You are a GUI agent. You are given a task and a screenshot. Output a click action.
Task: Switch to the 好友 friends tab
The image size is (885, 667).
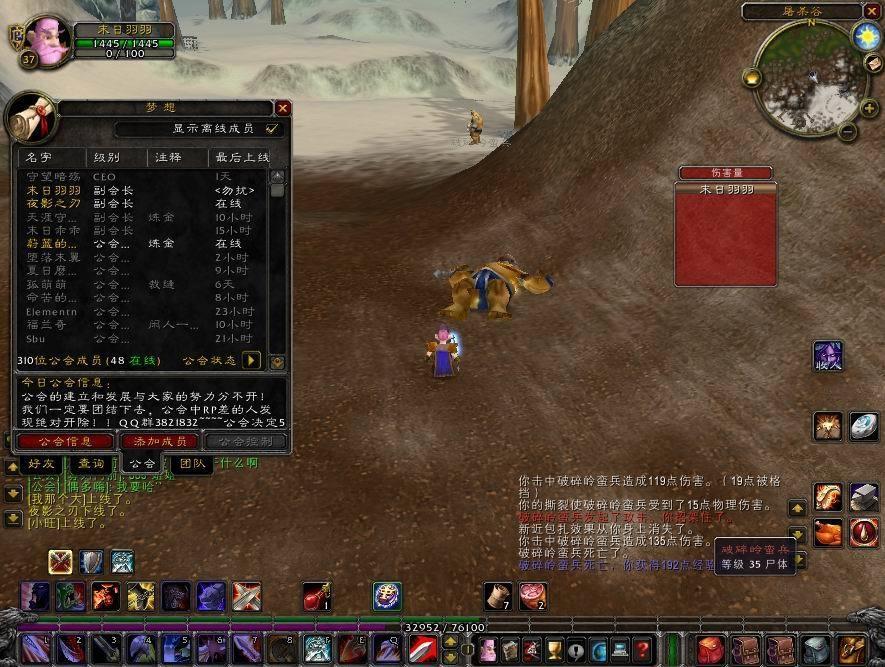(x=42, y=464)
